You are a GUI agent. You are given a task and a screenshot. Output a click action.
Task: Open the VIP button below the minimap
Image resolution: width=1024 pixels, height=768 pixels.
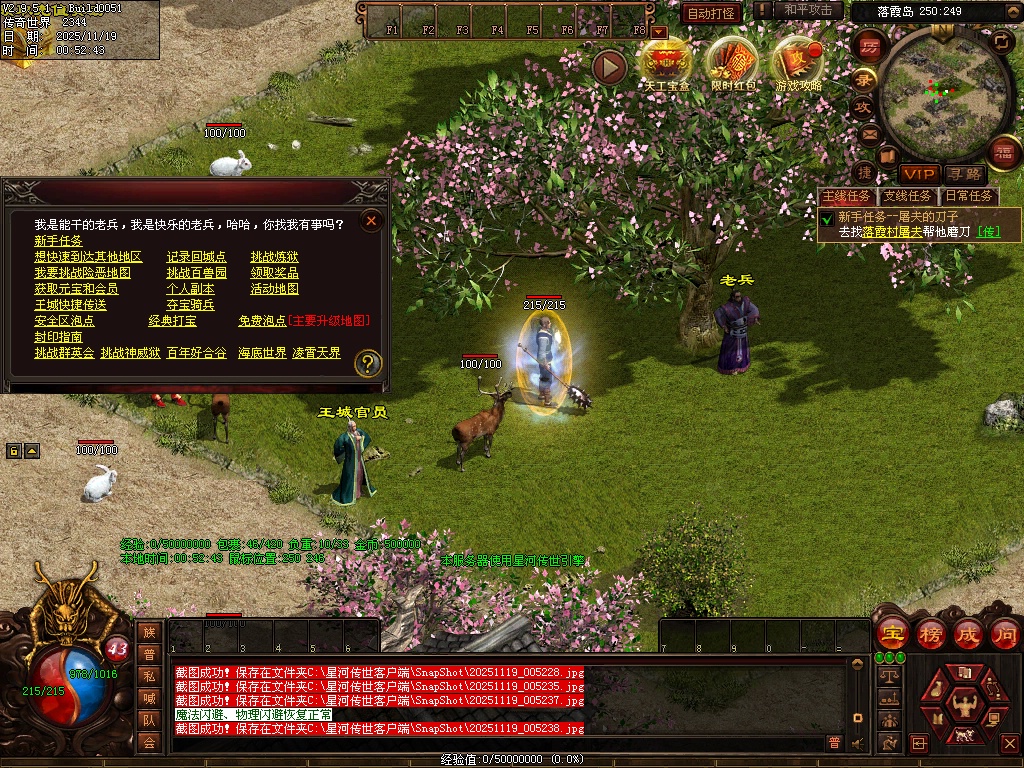[x=919, y=174]
